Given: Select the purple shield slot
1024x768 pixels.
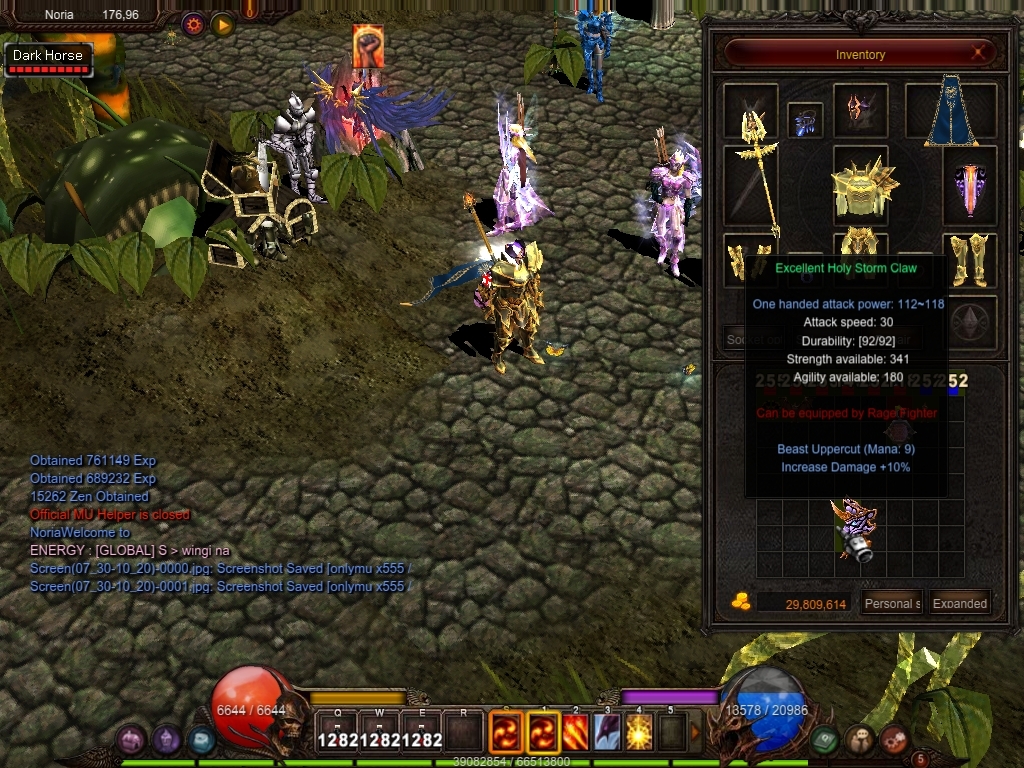Looking at the screenshot, I should (969, 186).
